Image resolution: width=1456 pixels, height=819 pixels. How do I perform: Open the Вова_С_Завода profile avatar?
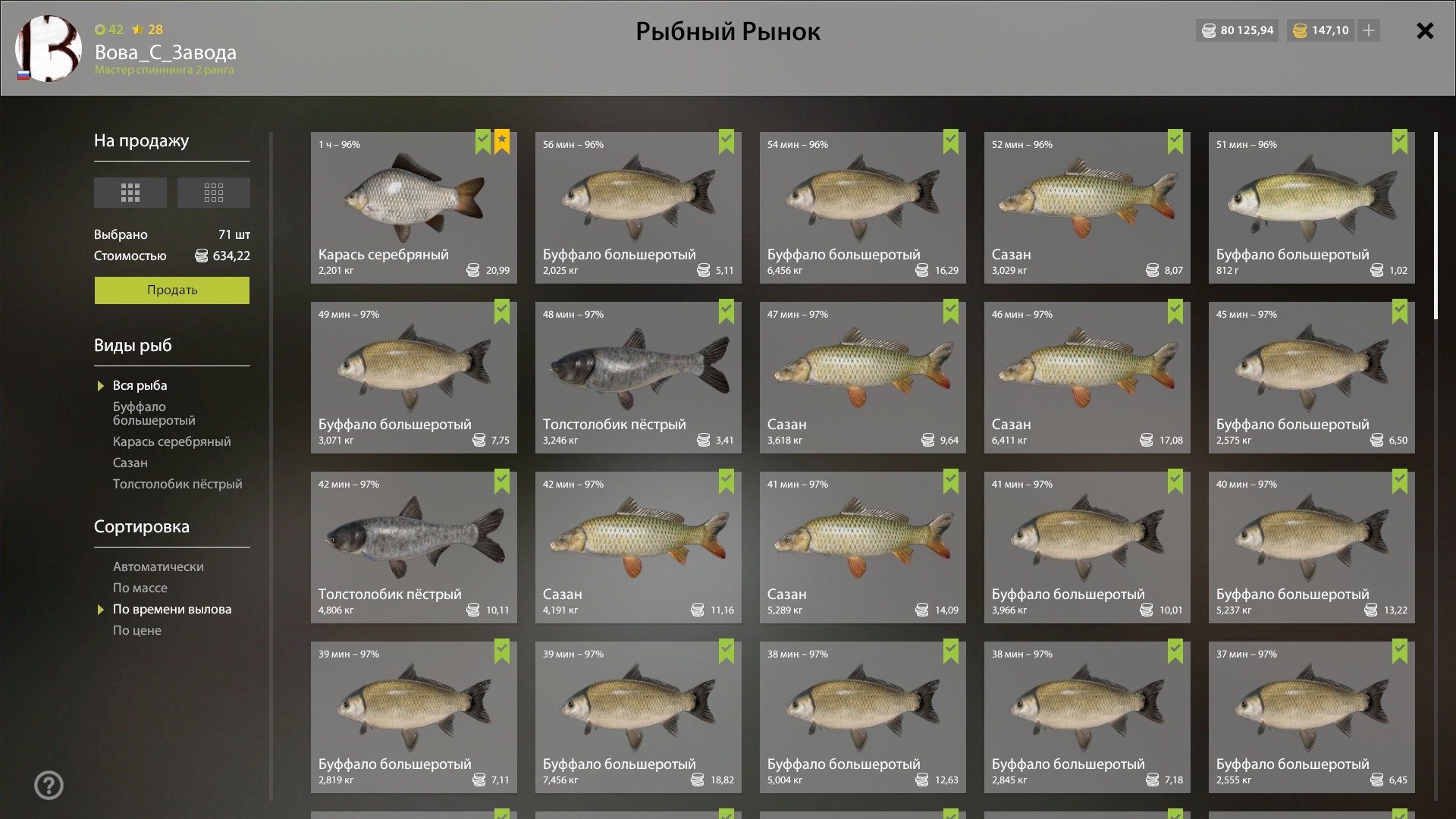[49, 49]
